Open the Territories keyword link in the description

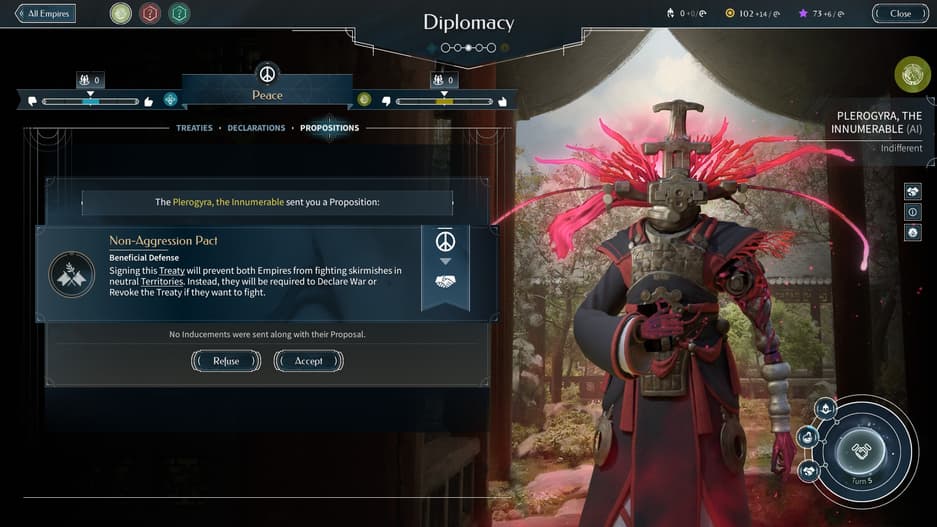coord(161,282)
